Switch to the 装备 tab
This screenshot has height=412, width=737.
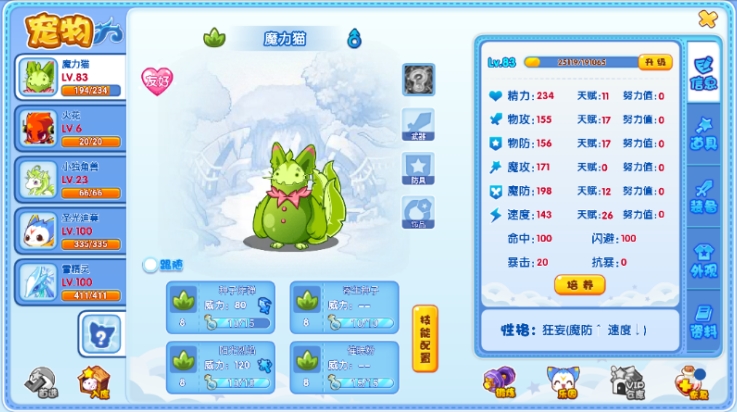[x=703, y=197]
